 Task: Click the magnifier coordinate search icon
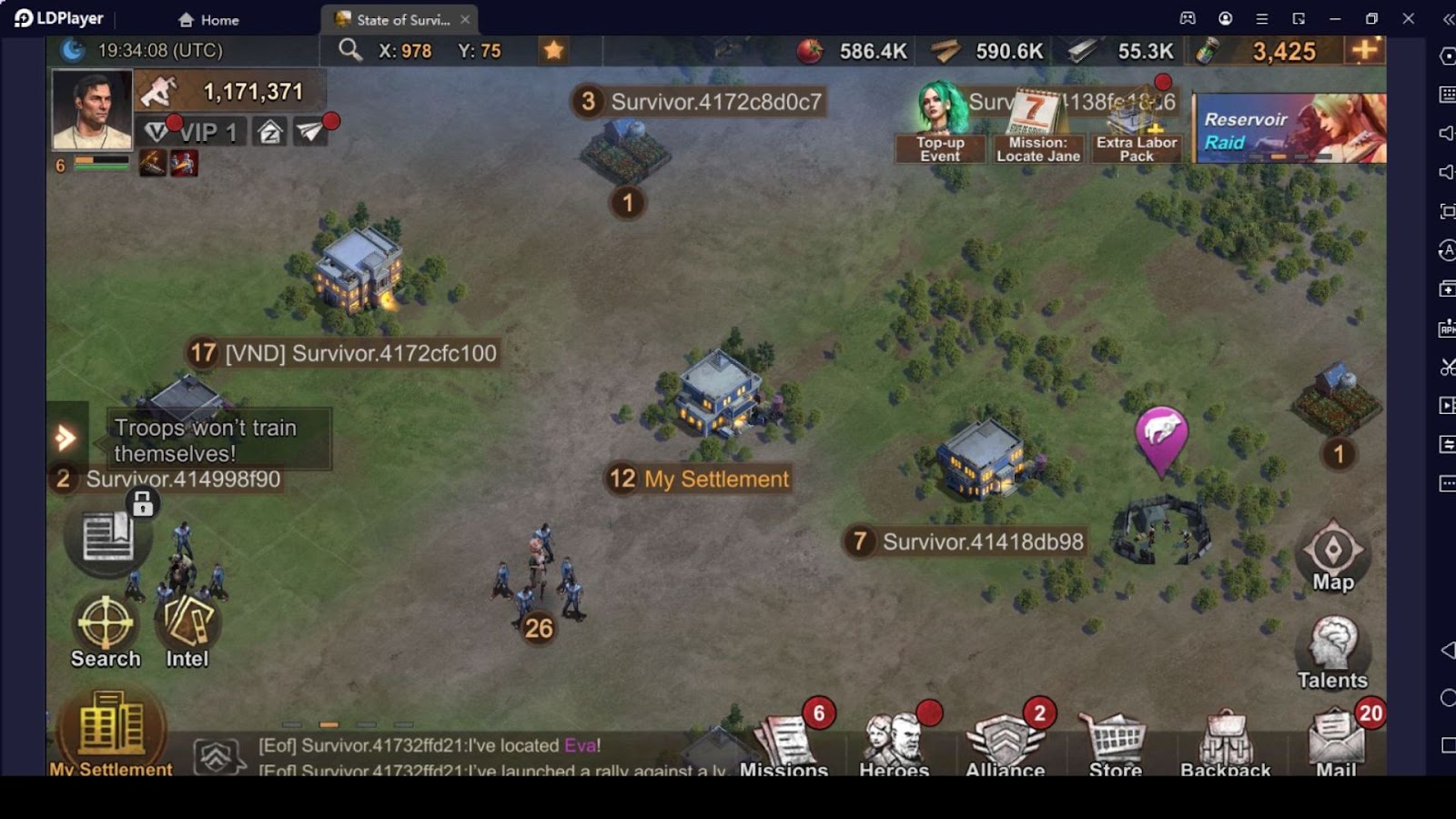(350, 50)
